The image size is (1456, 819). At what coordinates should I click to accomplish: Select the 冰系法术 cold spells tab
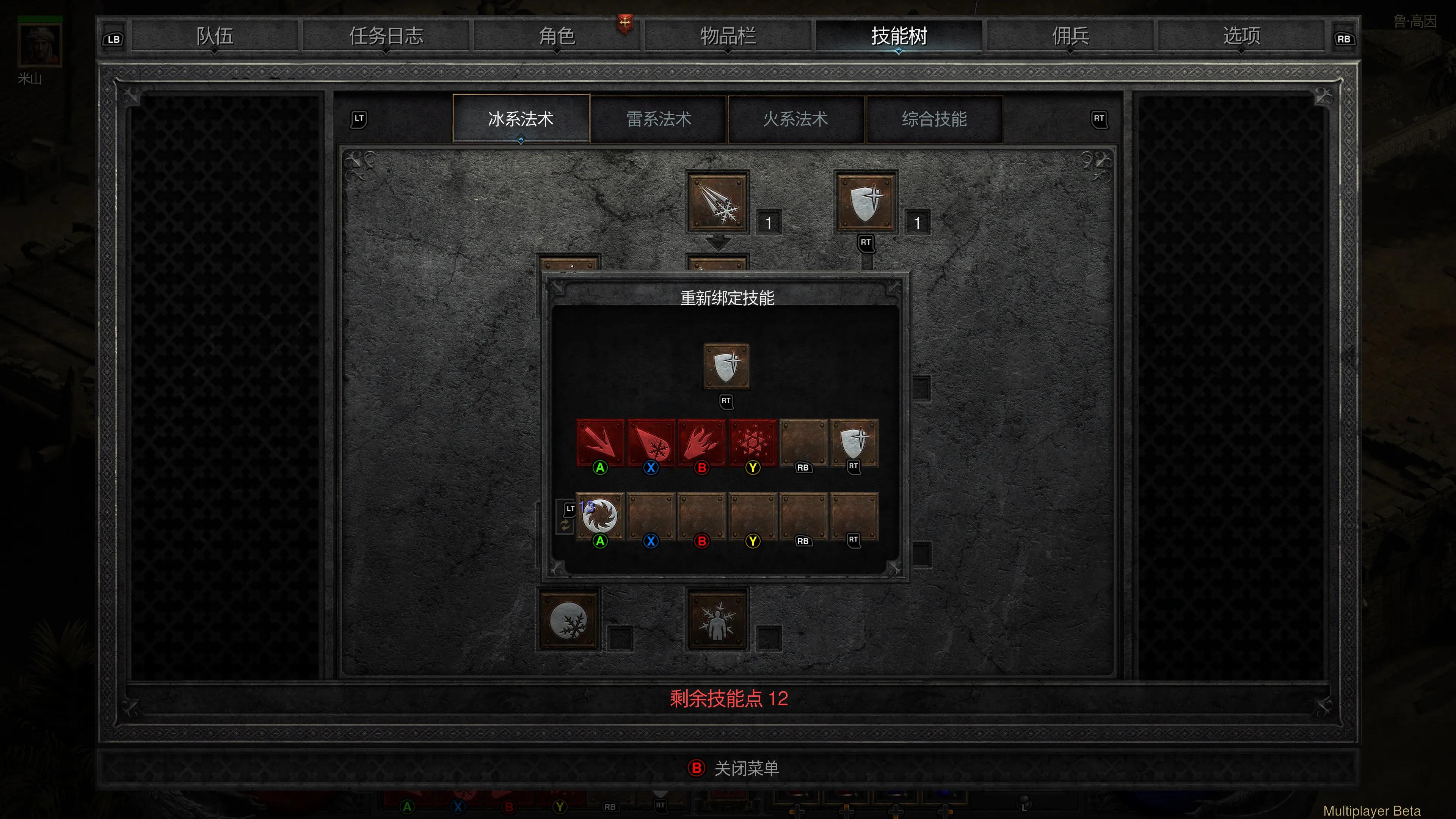(x=521, y=119)
